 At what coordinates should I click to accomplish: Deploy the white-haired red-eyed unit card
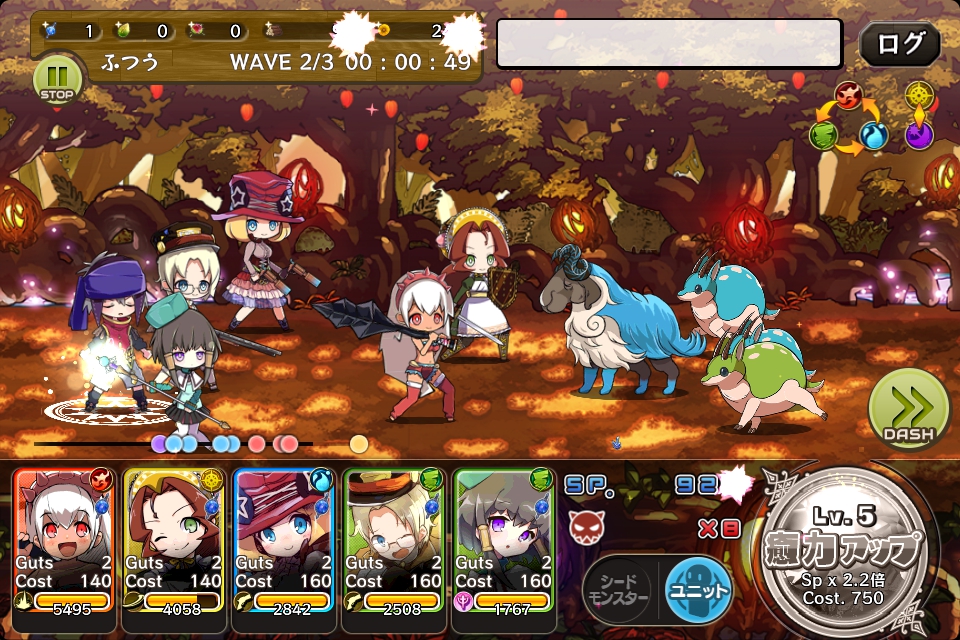[66, 540]
